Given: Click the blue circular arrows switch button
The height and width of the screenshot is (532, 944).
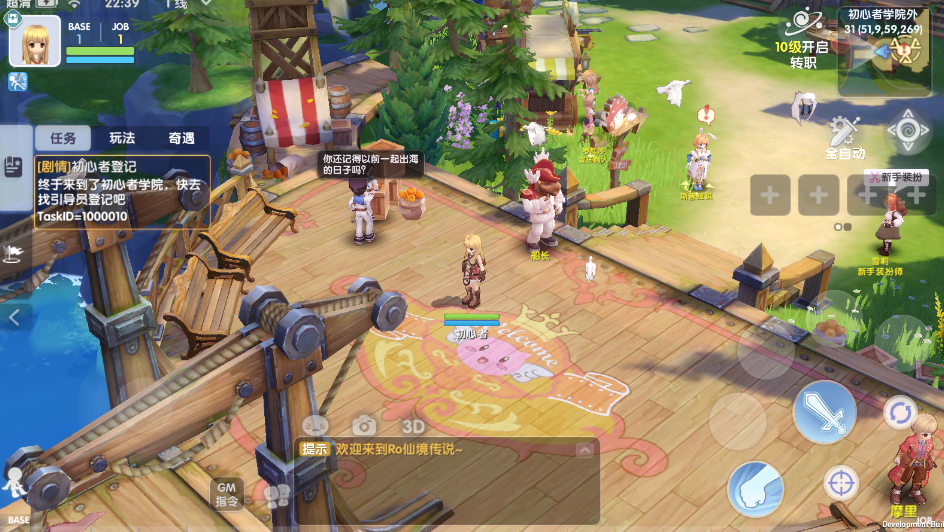Looking at the screenshot, I should 900,412.
